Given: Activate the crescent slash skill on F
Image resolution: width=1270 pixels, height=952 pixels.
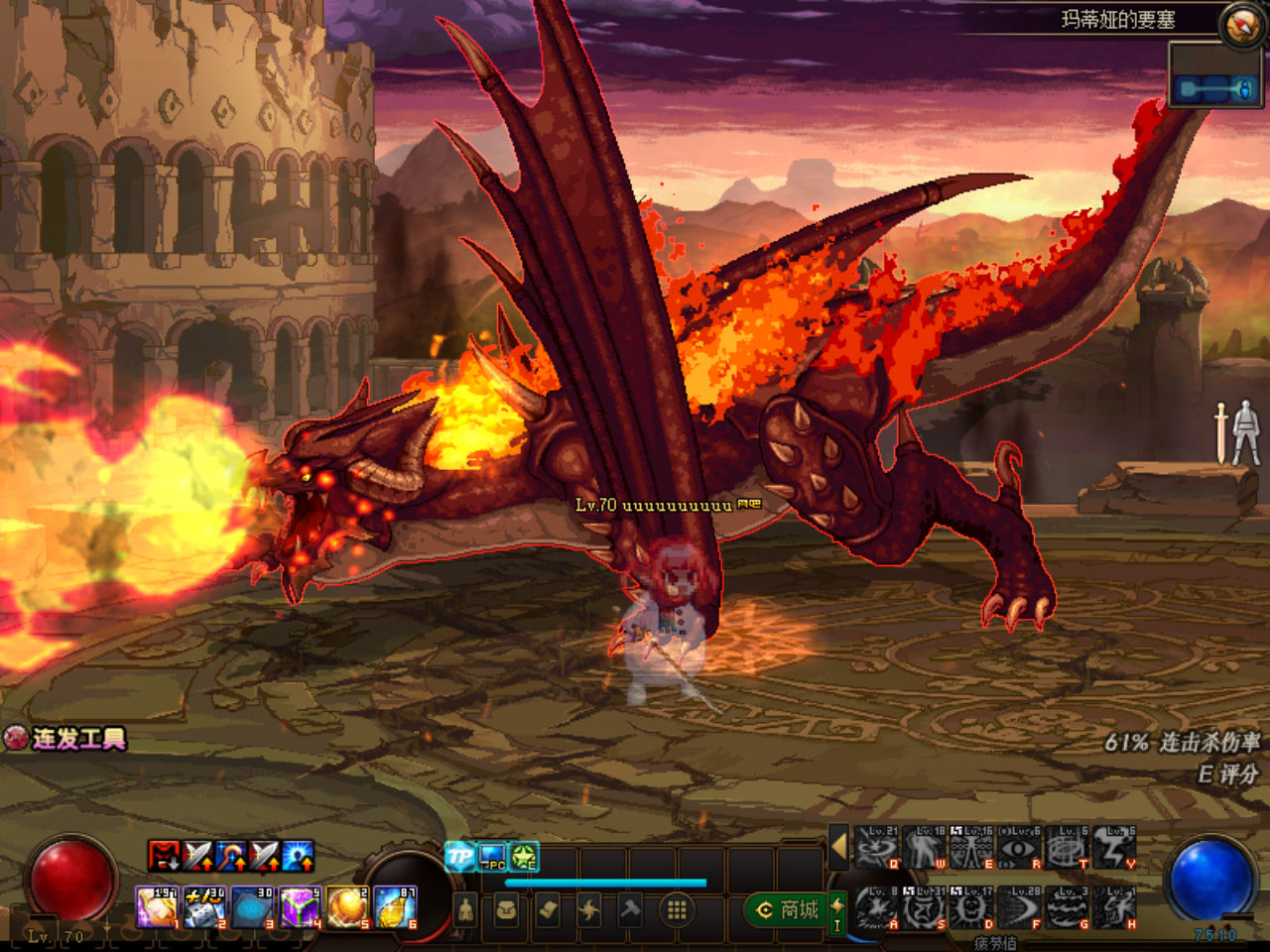Looking at the screenshot, I should [x=1019, y=908].
